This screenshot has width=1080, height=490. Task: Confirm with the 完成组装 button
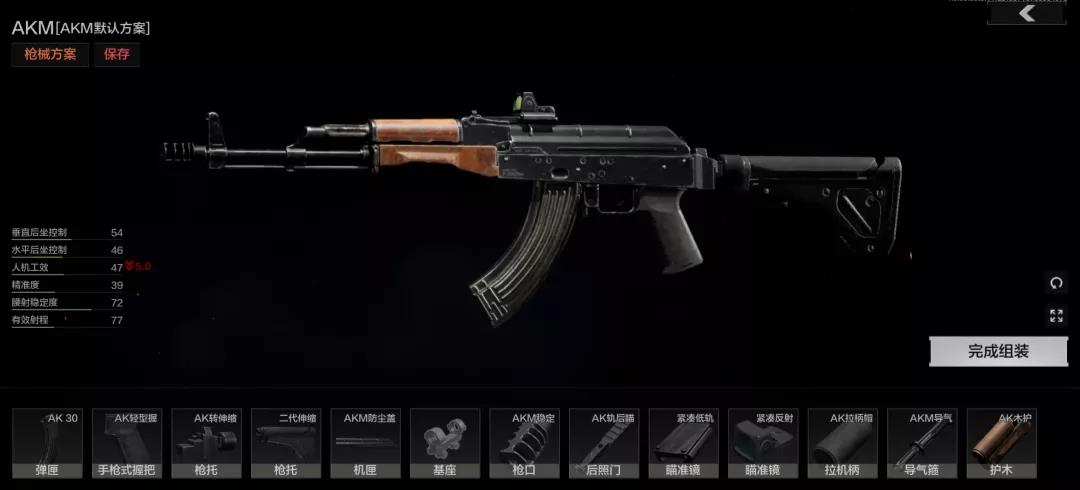coord(997,351)
